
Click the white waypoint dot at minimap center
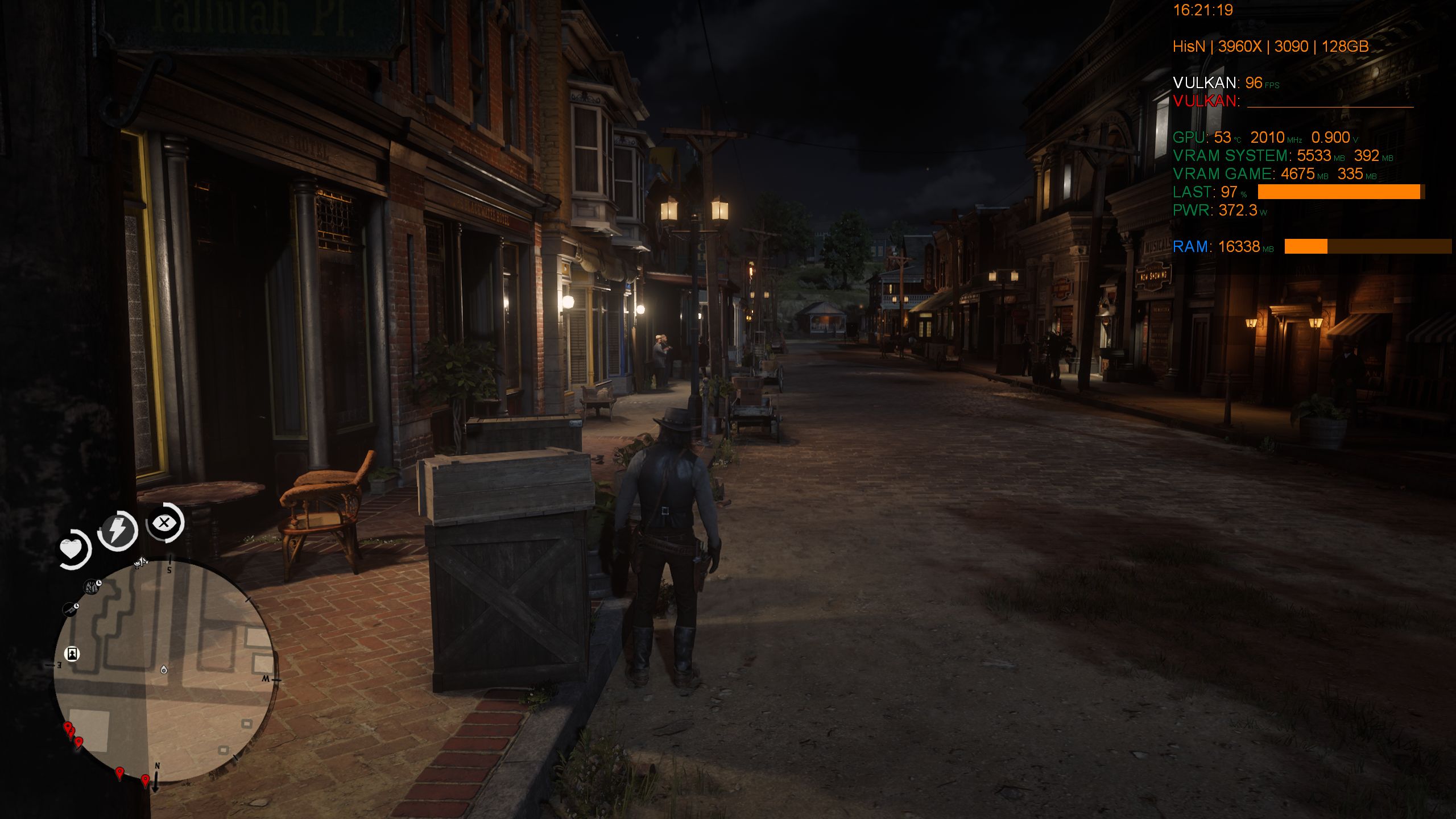pyautogui.click(x=163, y=671)
